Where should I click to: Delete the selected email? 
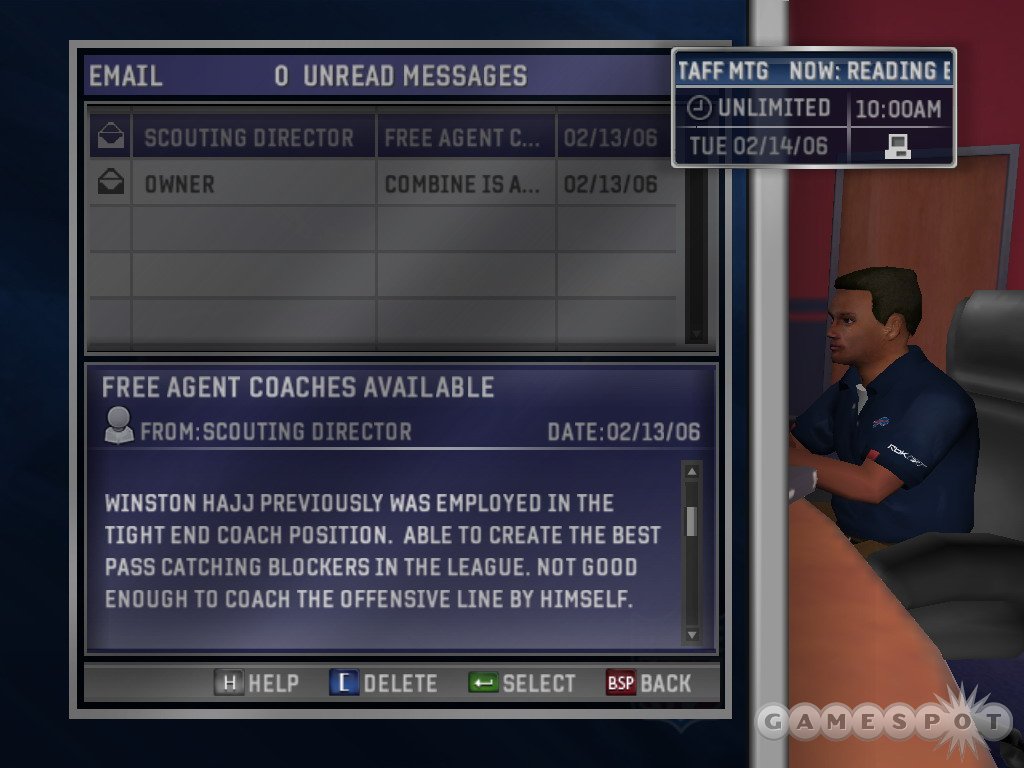point(383,683)
